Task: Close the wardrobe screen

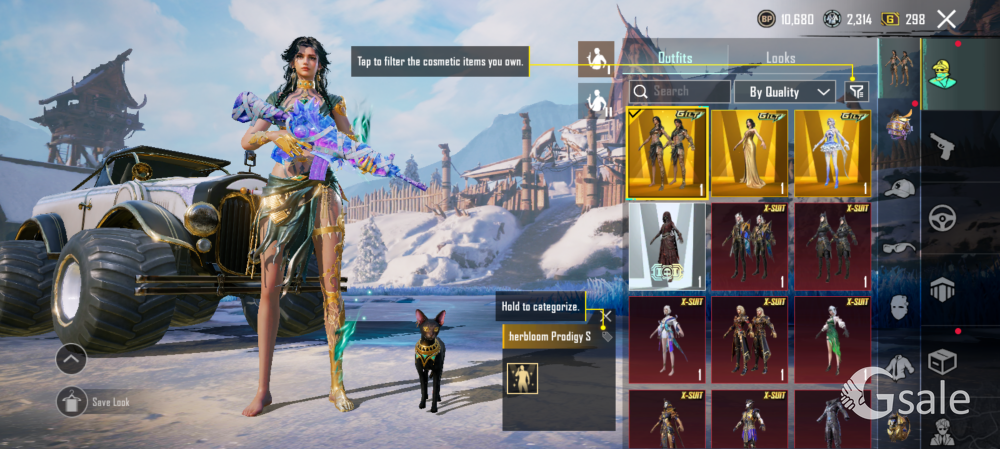Action: pos(946,18)
